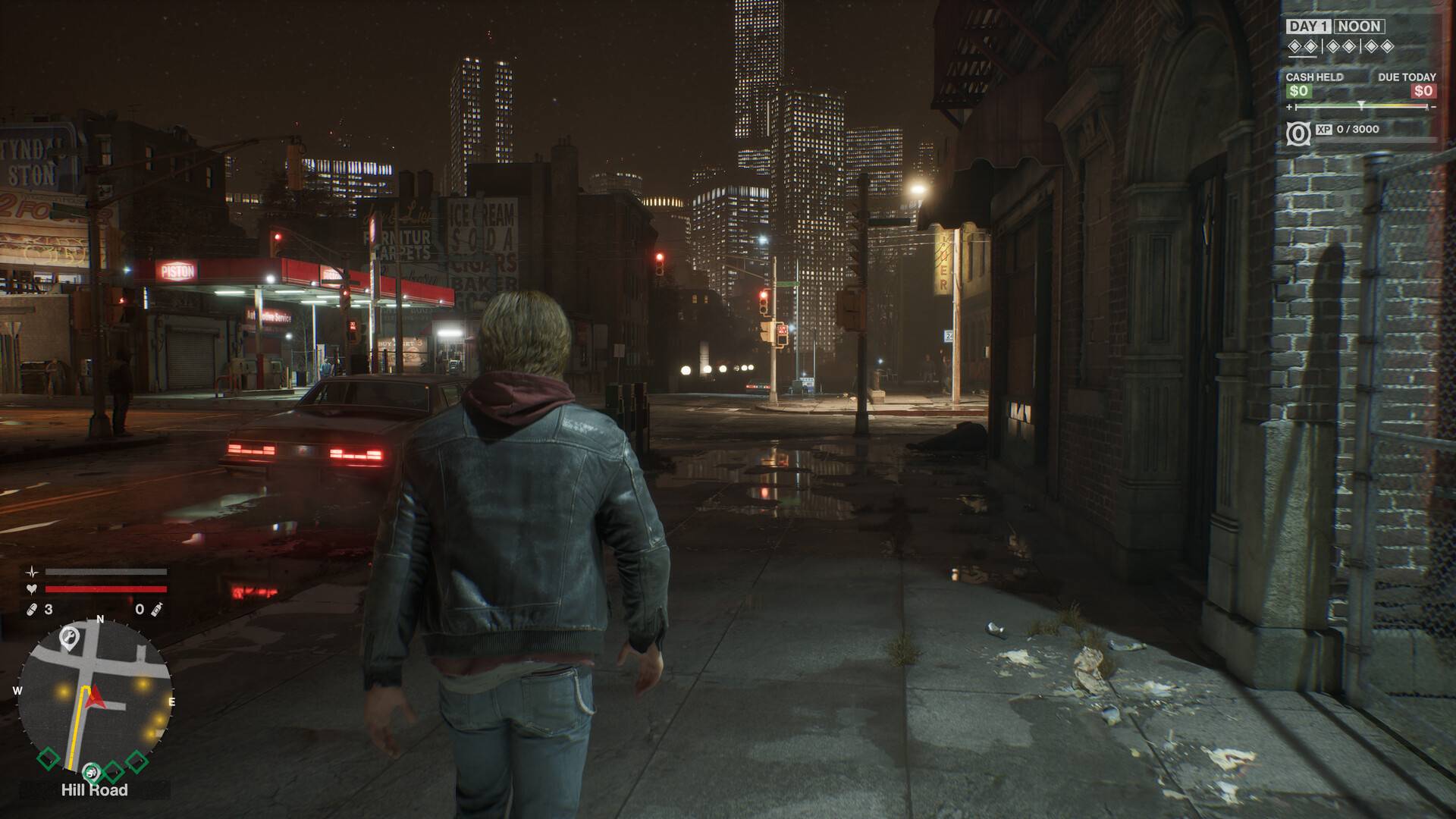This screenshot has height=819, width=1456.
Task: Click the wrench shop pin on the minimap
Action: [x=69, y=636]
